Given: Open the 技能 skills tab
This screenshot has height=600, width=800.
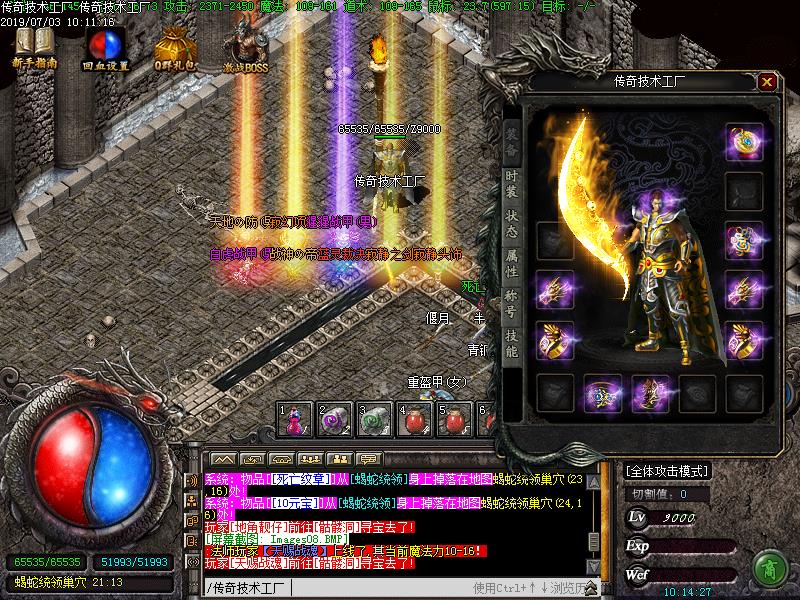Looking at the screenshot, I should pyautogui.click(x=511, y=343).
